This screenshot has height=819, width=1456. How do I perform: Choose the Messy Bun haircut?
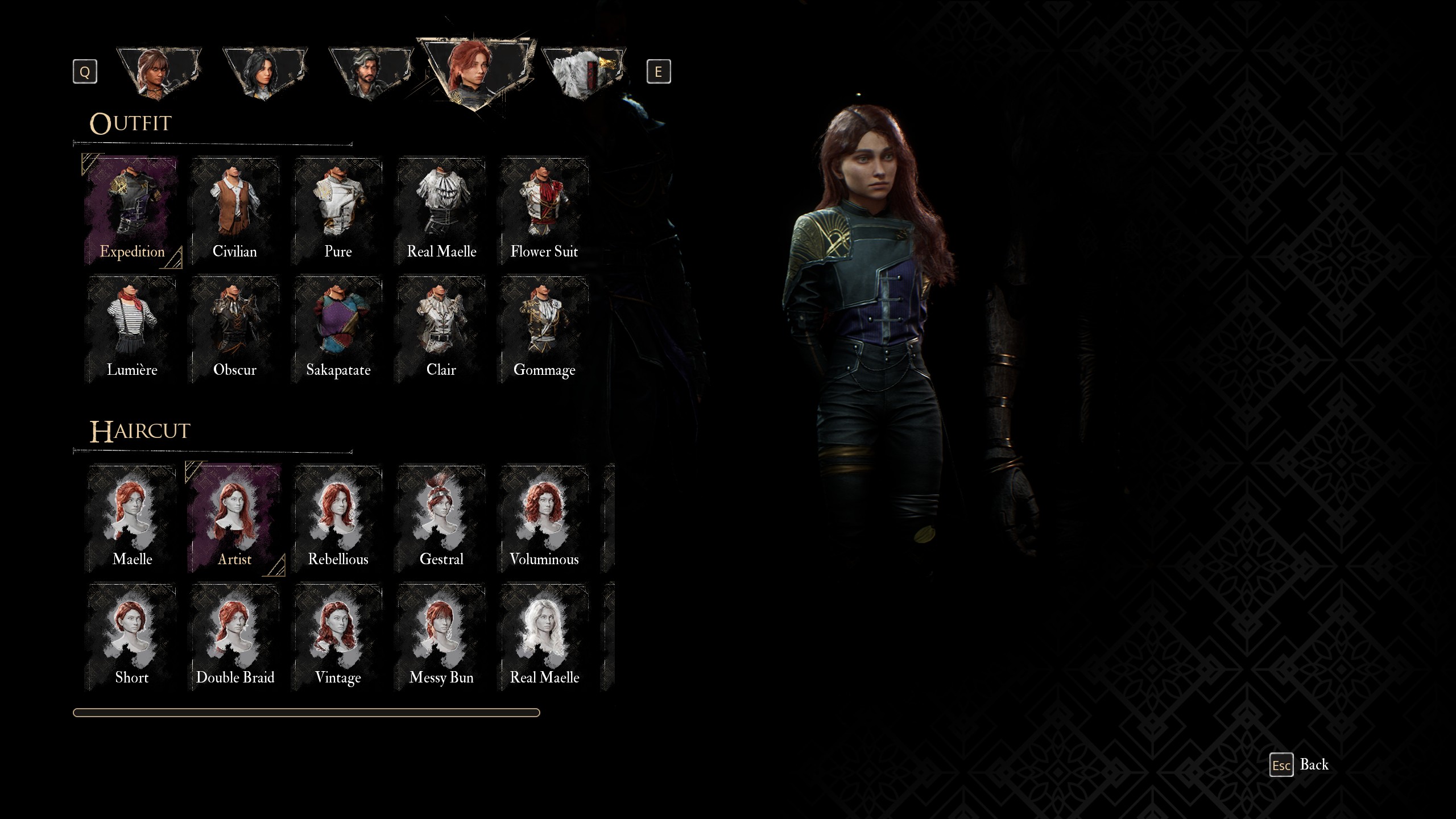coord(441,637)
